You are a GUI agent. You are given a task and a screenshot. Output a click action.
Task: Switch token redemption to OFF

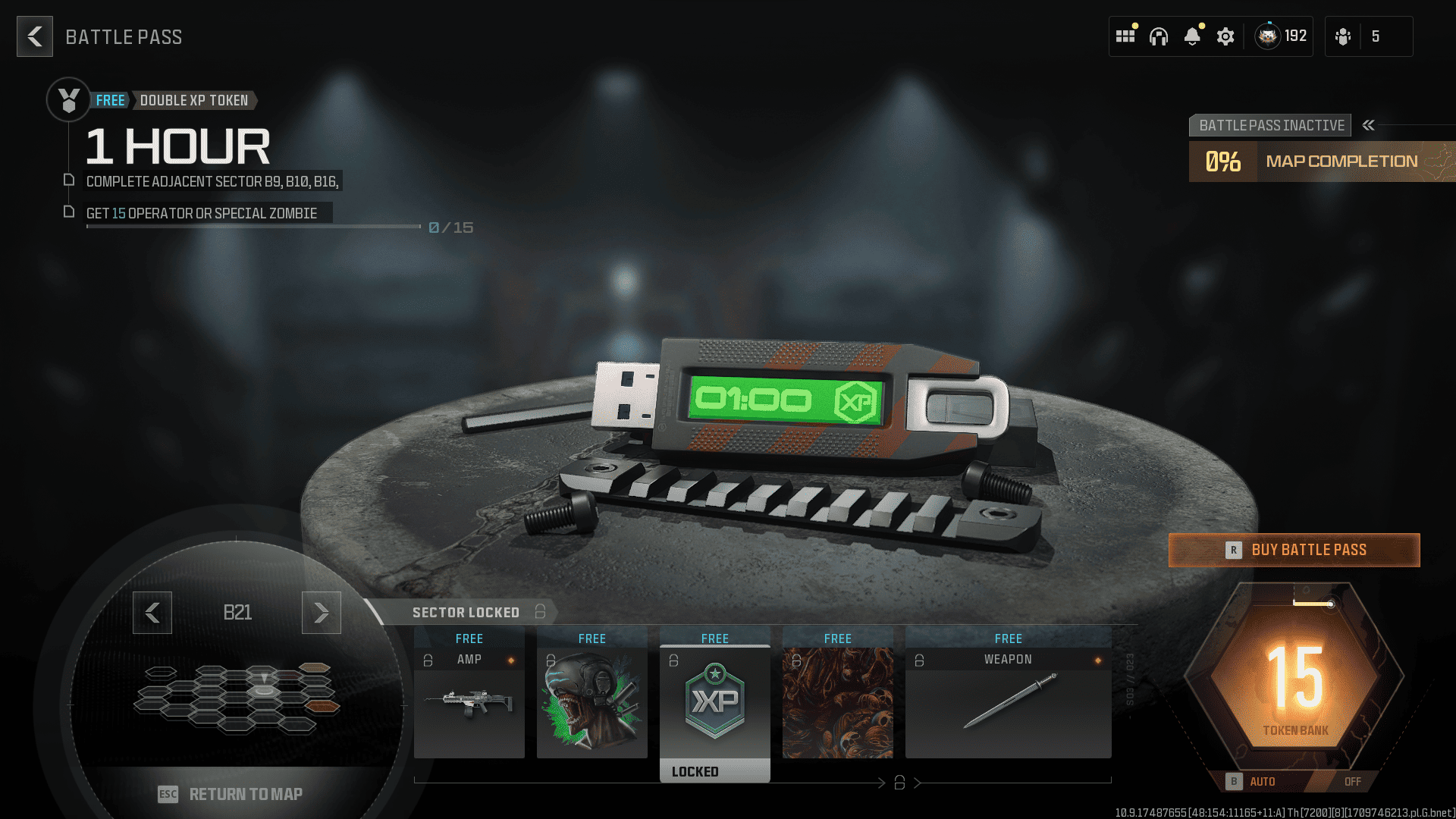pyautogui.click(x=1352, y=781)
